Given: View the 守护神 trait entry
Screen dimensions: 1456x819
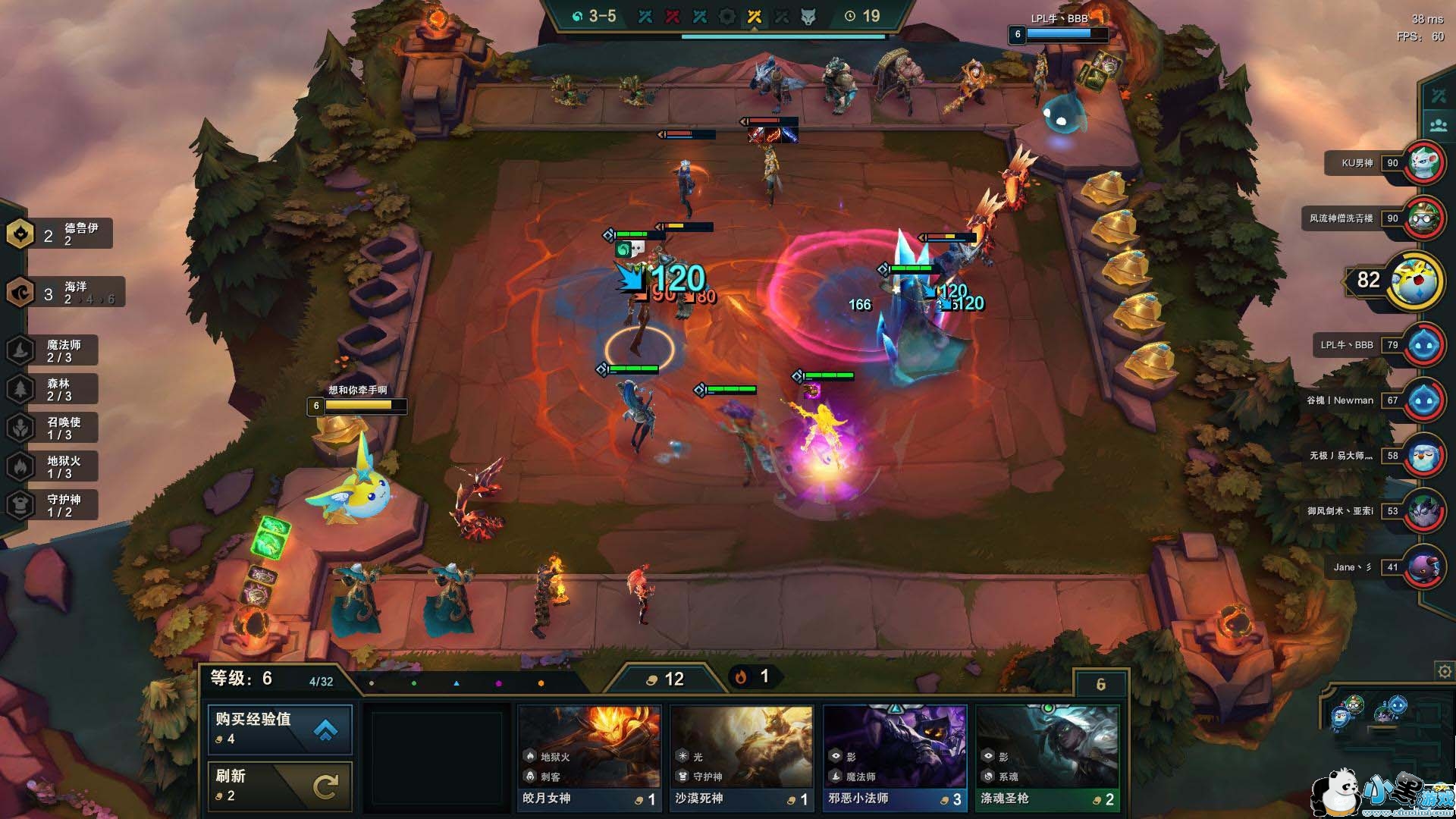Looking at the screenshot, I should click(53, 505).
